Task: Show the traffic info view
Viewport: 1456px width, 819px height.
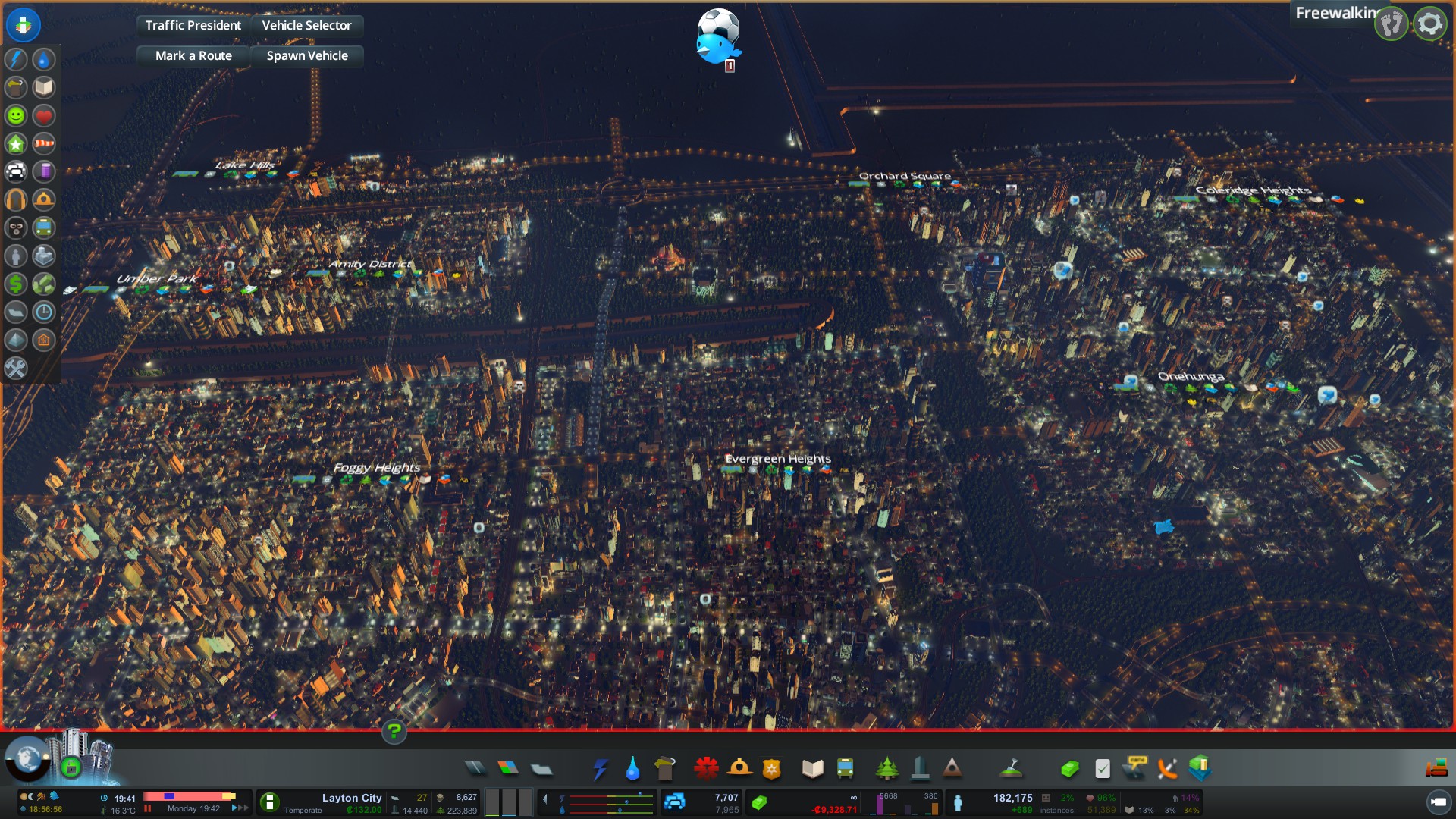Action: coord(16,171)
